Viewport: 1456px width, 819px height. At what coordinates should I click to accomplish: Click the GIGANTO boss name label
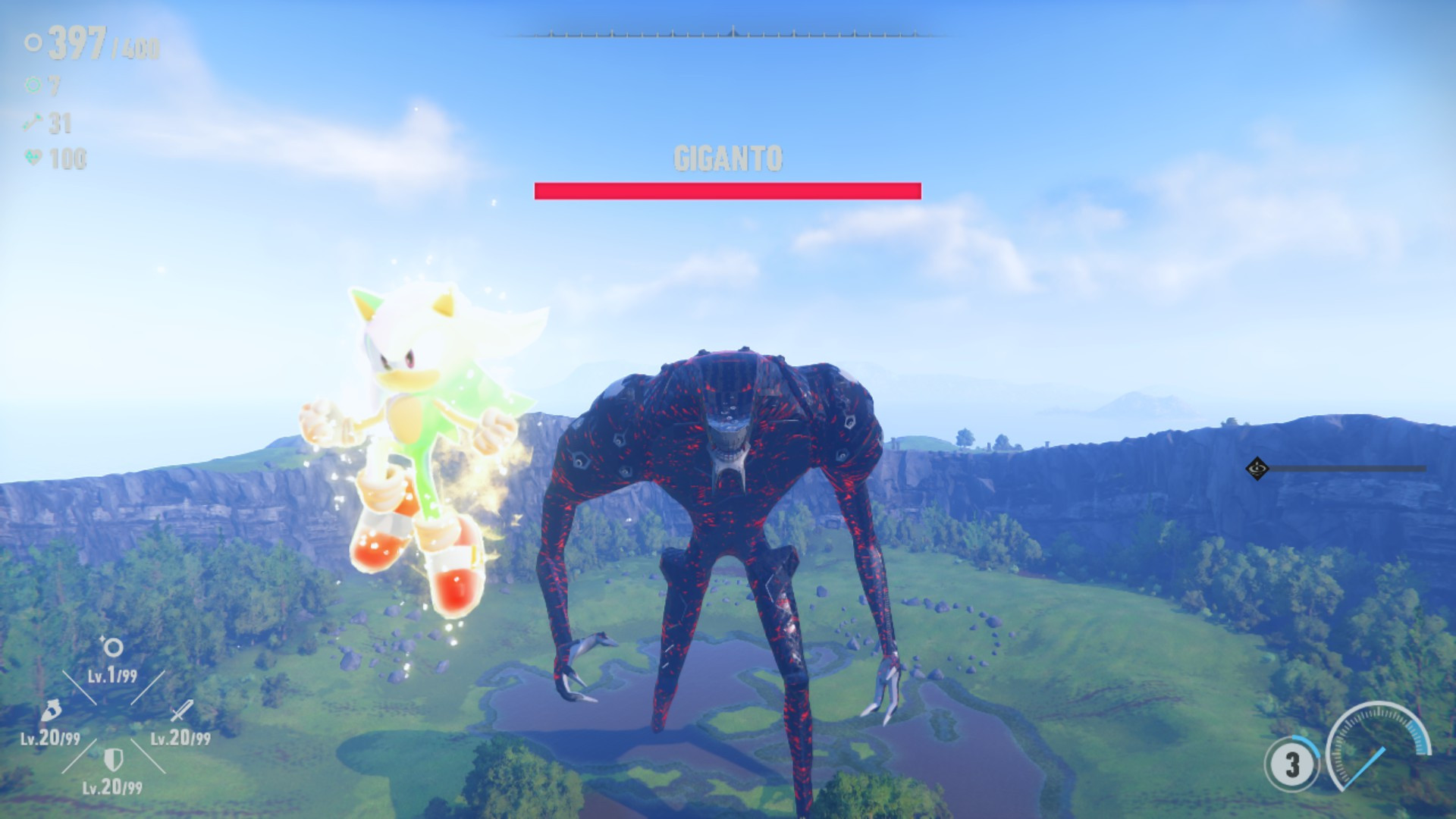727,159
